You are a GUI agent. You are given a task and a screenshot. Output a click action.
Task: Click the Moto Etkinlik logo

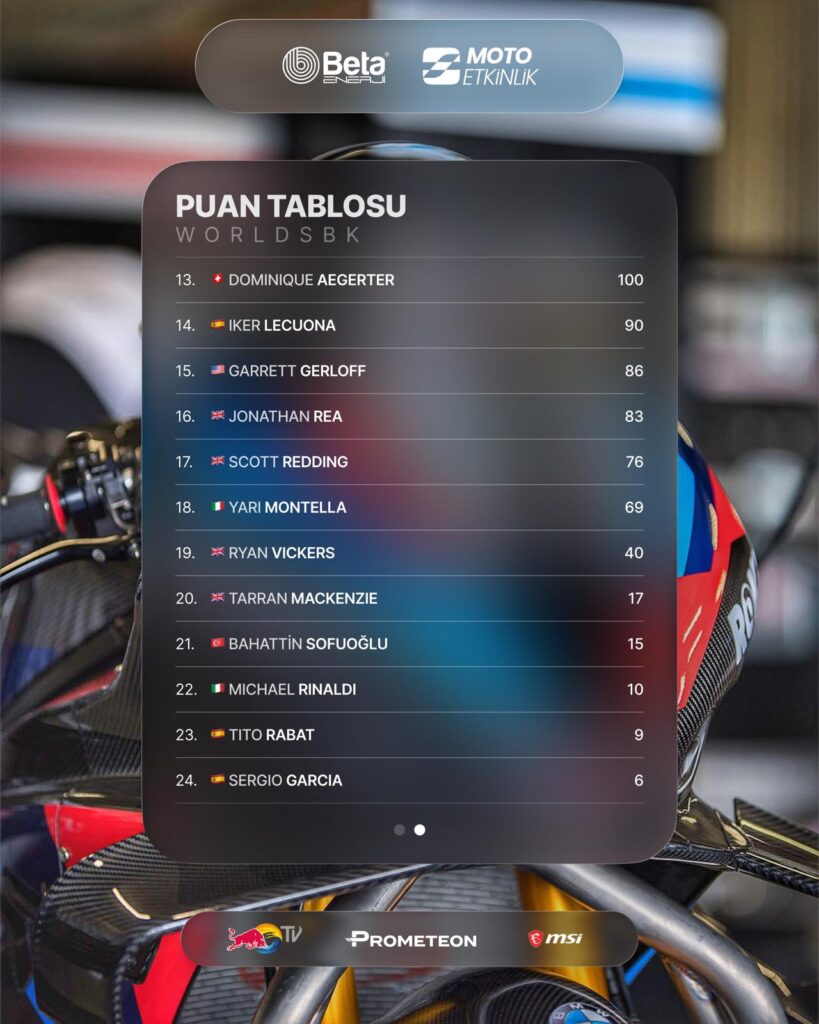pos(478,66)
